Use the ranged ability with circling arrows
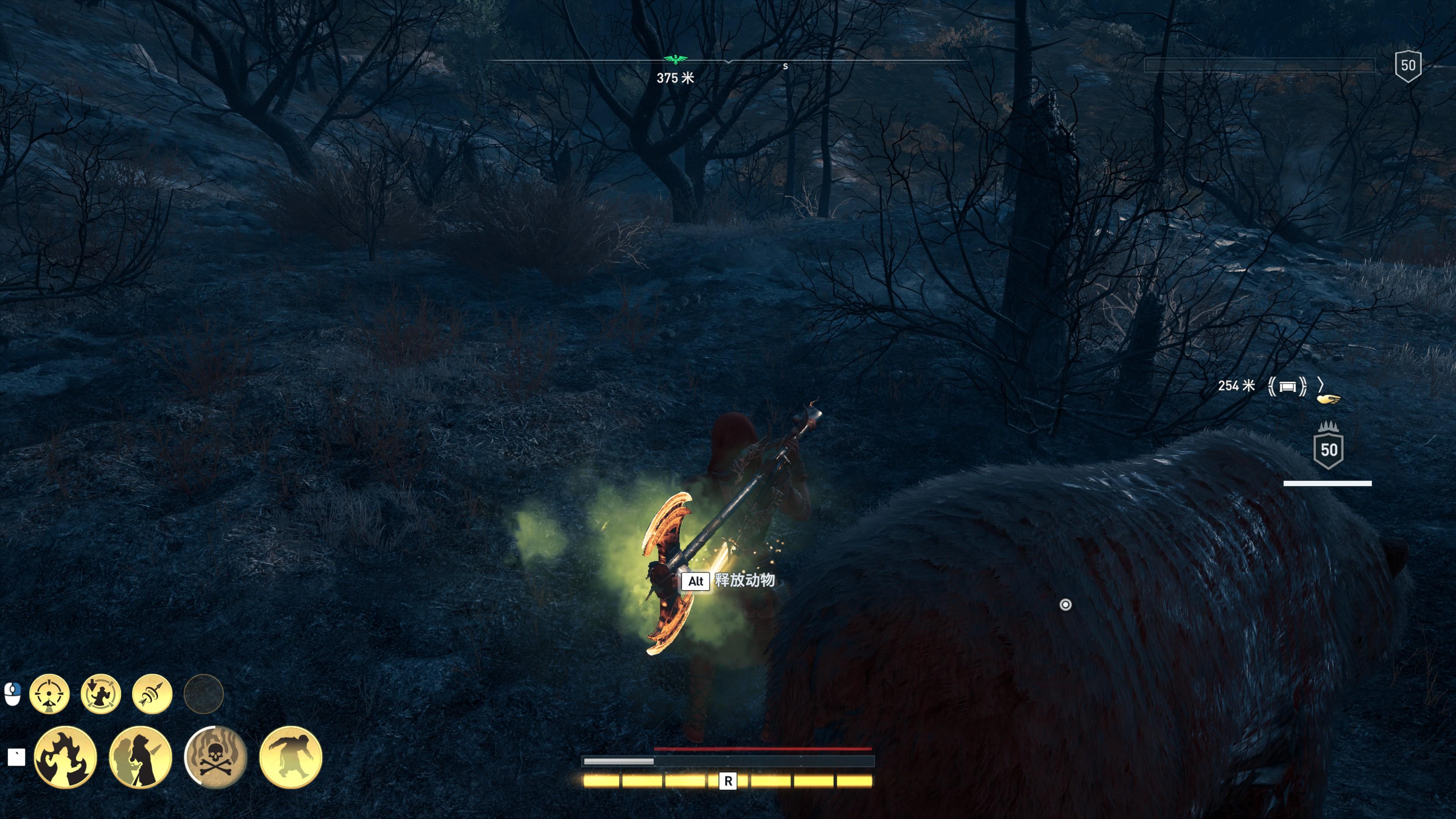The width and height of the screenshot is (1456, 819). pyautogui.click(x=100, y=693)
